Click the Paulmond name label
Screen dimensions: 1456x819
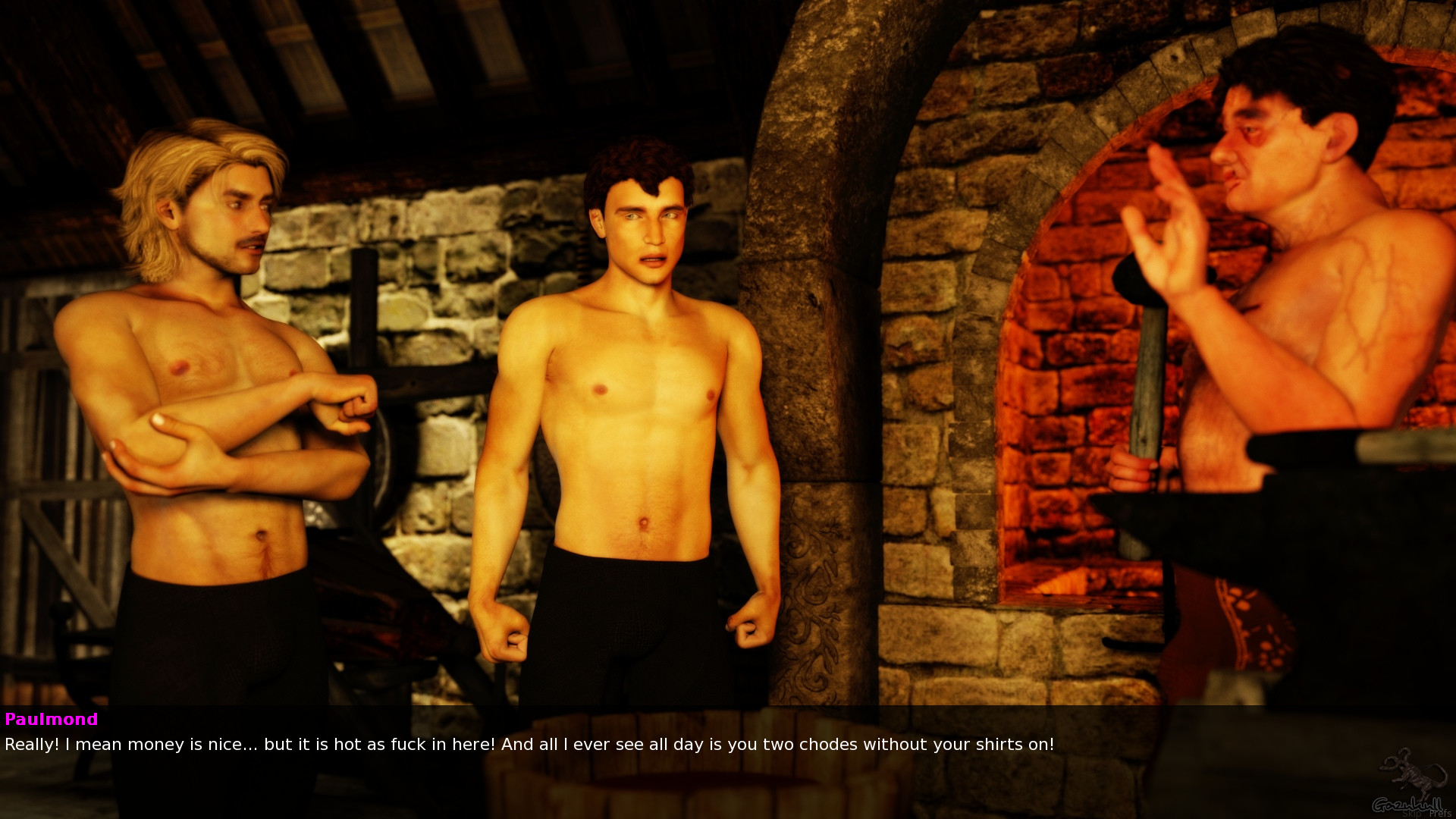50,720
